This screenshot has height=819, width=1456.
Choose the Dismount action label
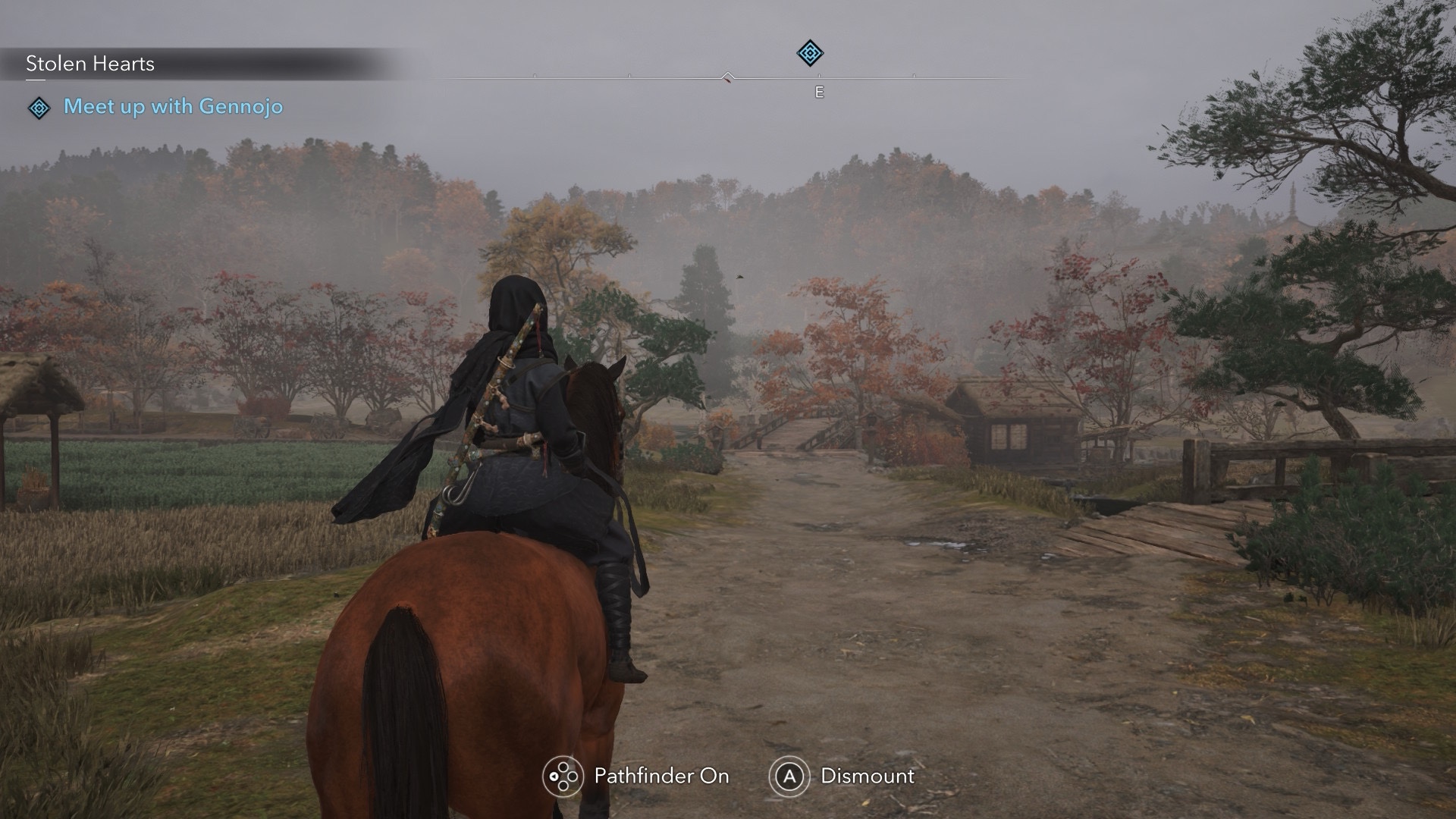(868, 776)
